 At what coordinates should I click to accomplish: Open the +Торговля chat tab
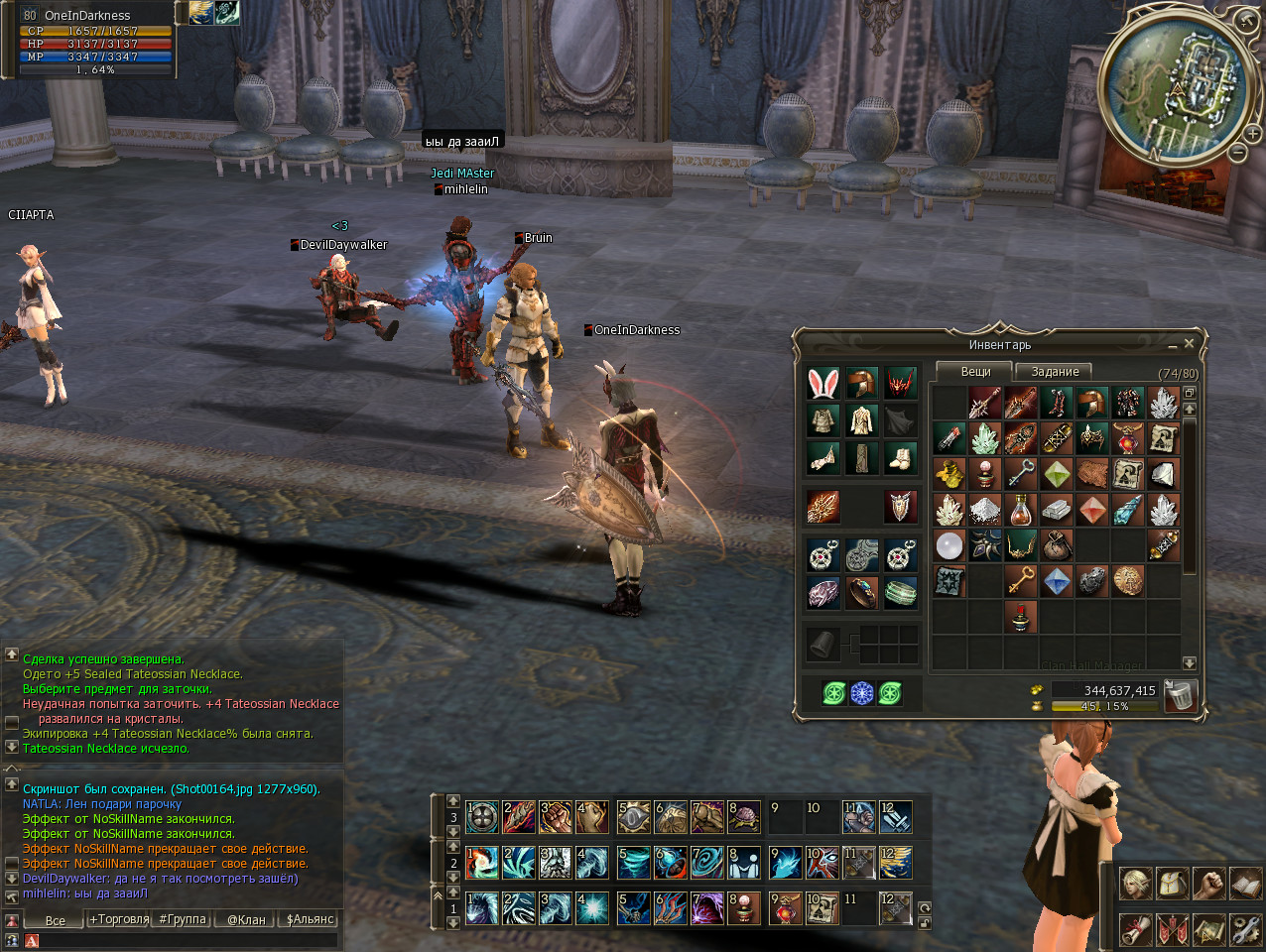click(119, 919)
